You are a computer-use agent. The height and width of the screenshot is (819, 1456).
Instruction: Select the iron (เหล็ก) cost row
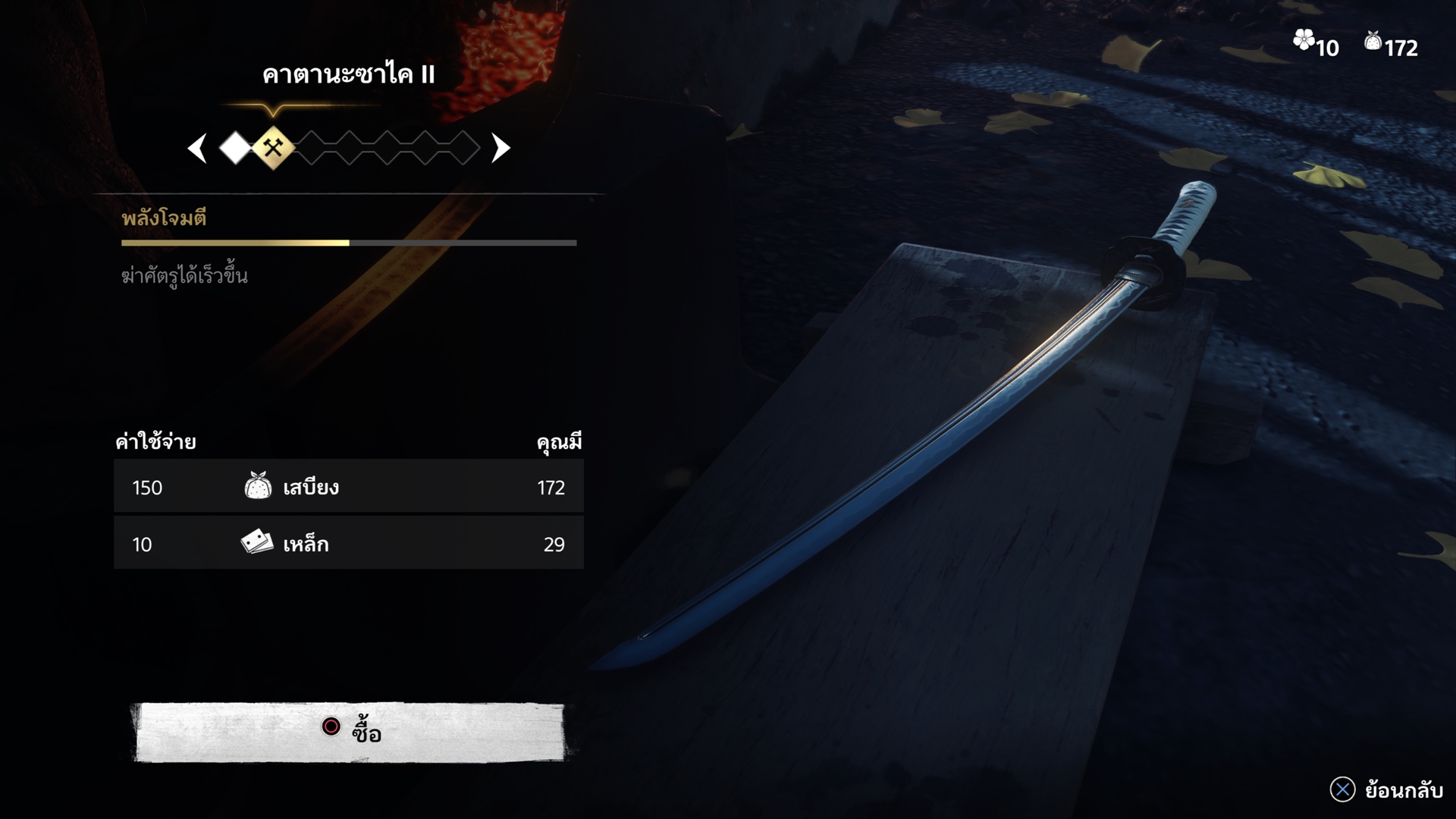pos(349,544)
